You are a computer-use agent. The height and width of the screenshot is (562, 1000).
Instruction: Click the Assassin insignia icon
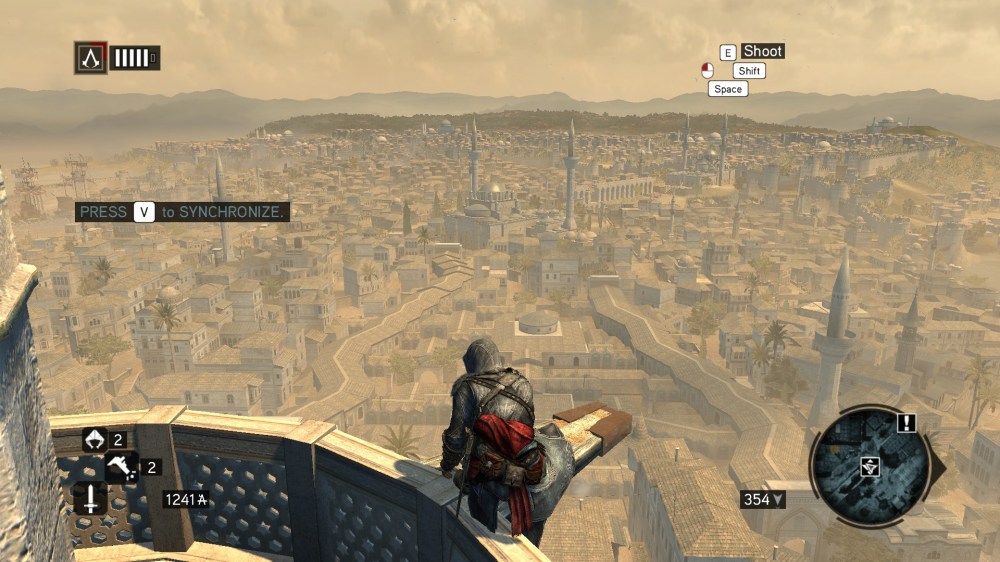[90, 57]
